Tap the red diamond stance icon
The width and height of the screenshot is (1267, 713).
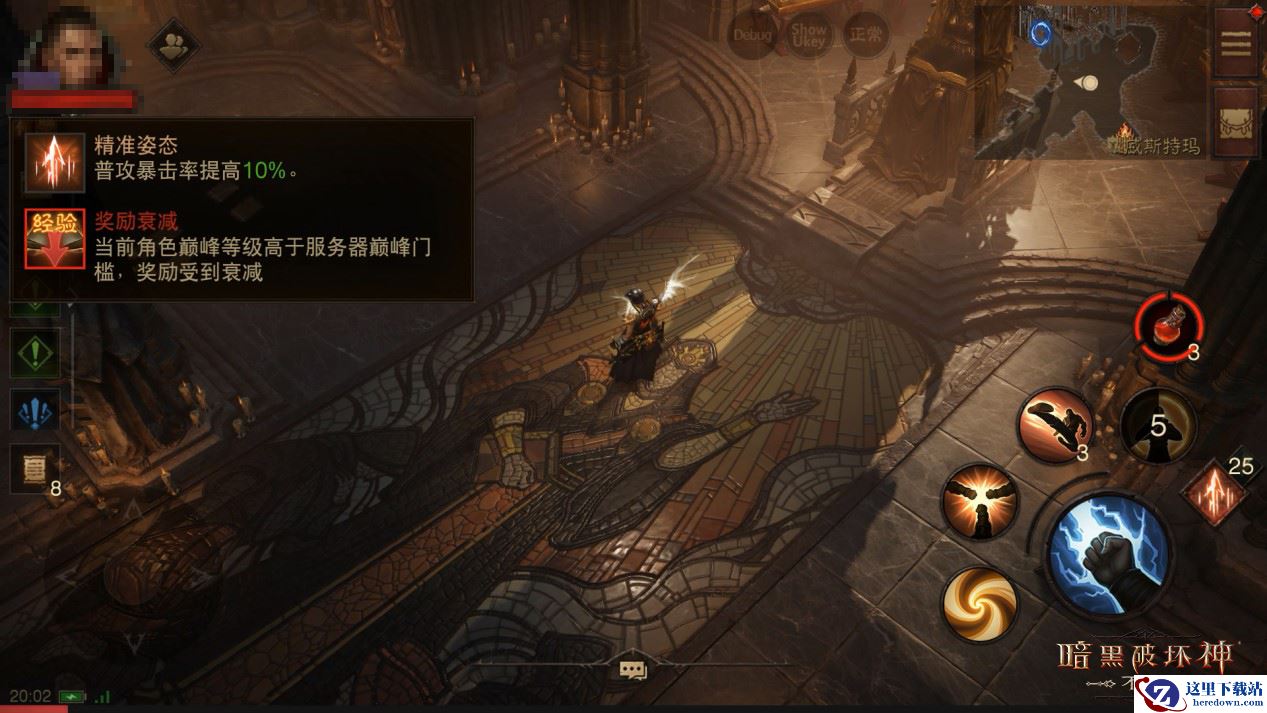[x=1214, y=492]
